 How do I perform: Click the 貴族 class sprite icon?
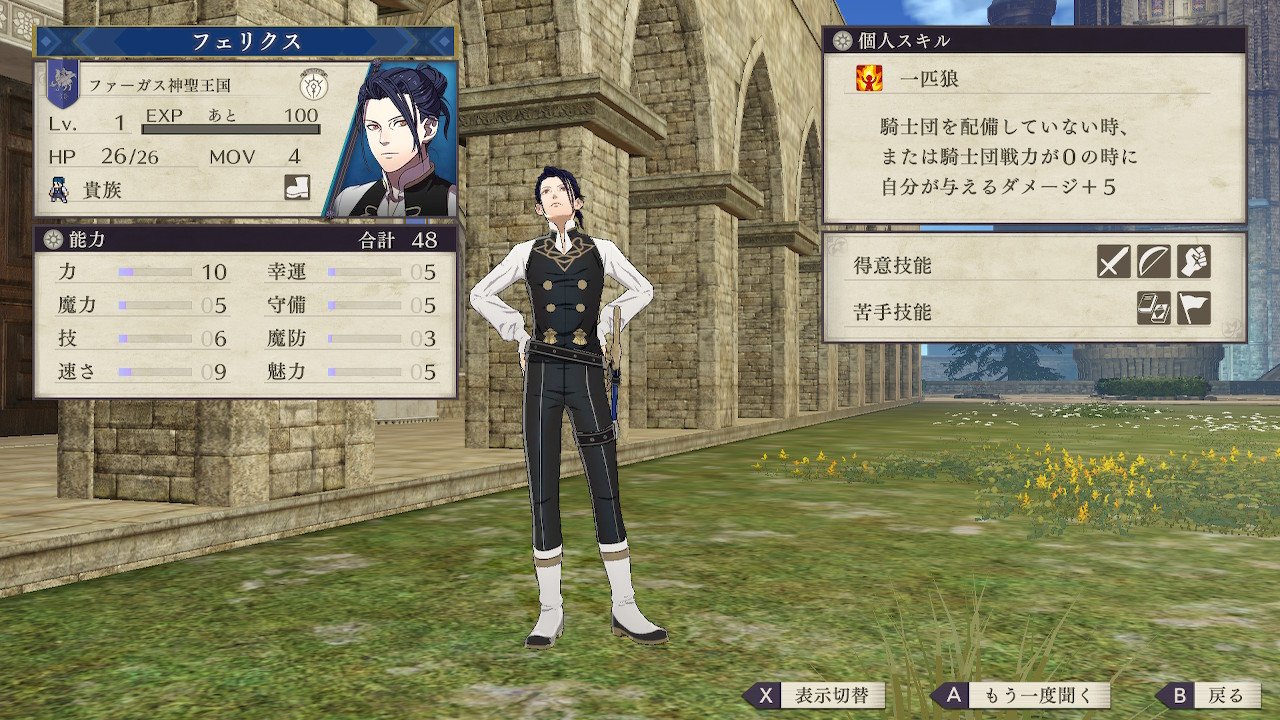point(60,188)
